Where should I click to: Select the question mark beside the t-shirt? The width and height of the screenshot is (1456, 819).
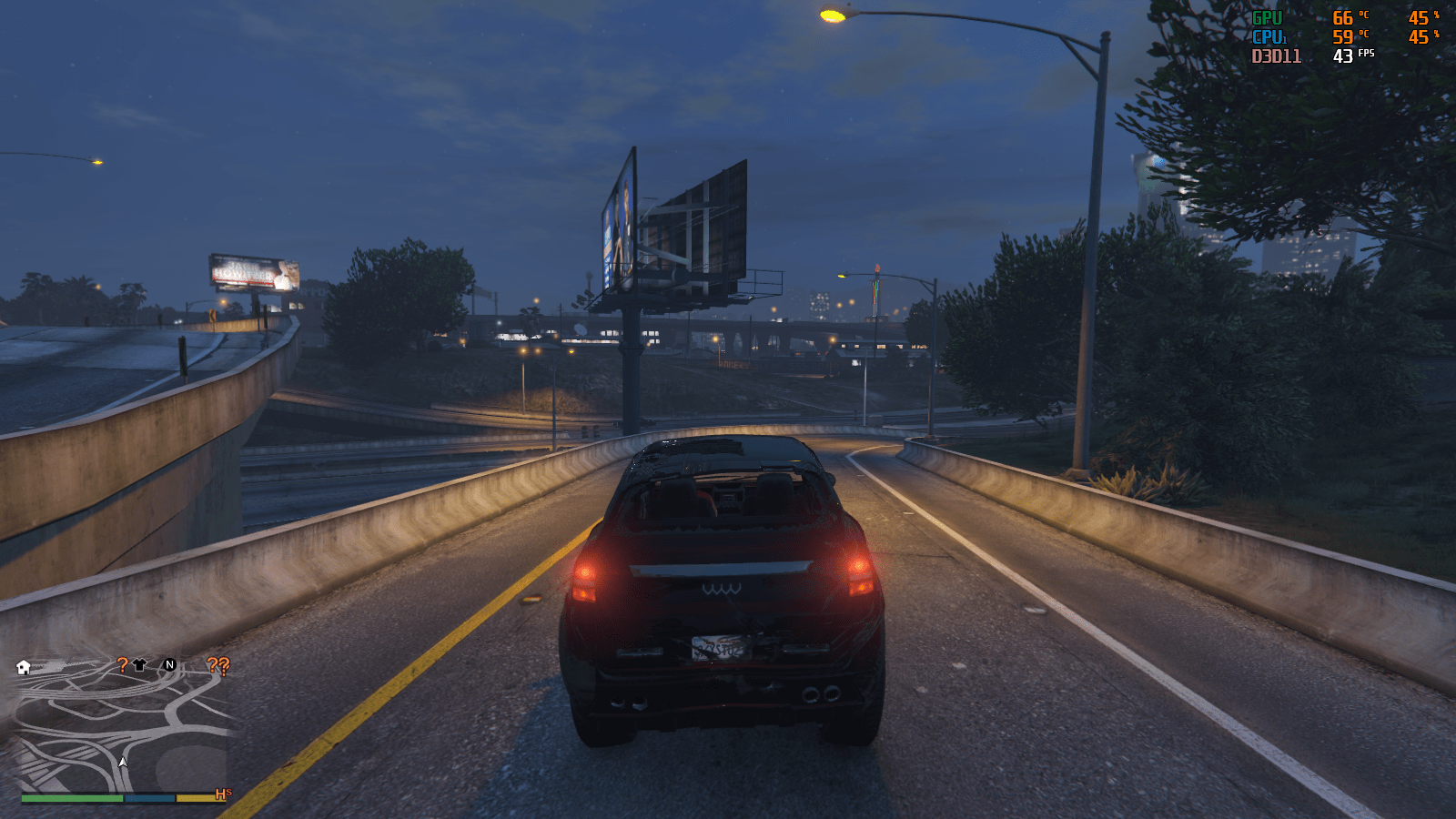pos(123,665)
